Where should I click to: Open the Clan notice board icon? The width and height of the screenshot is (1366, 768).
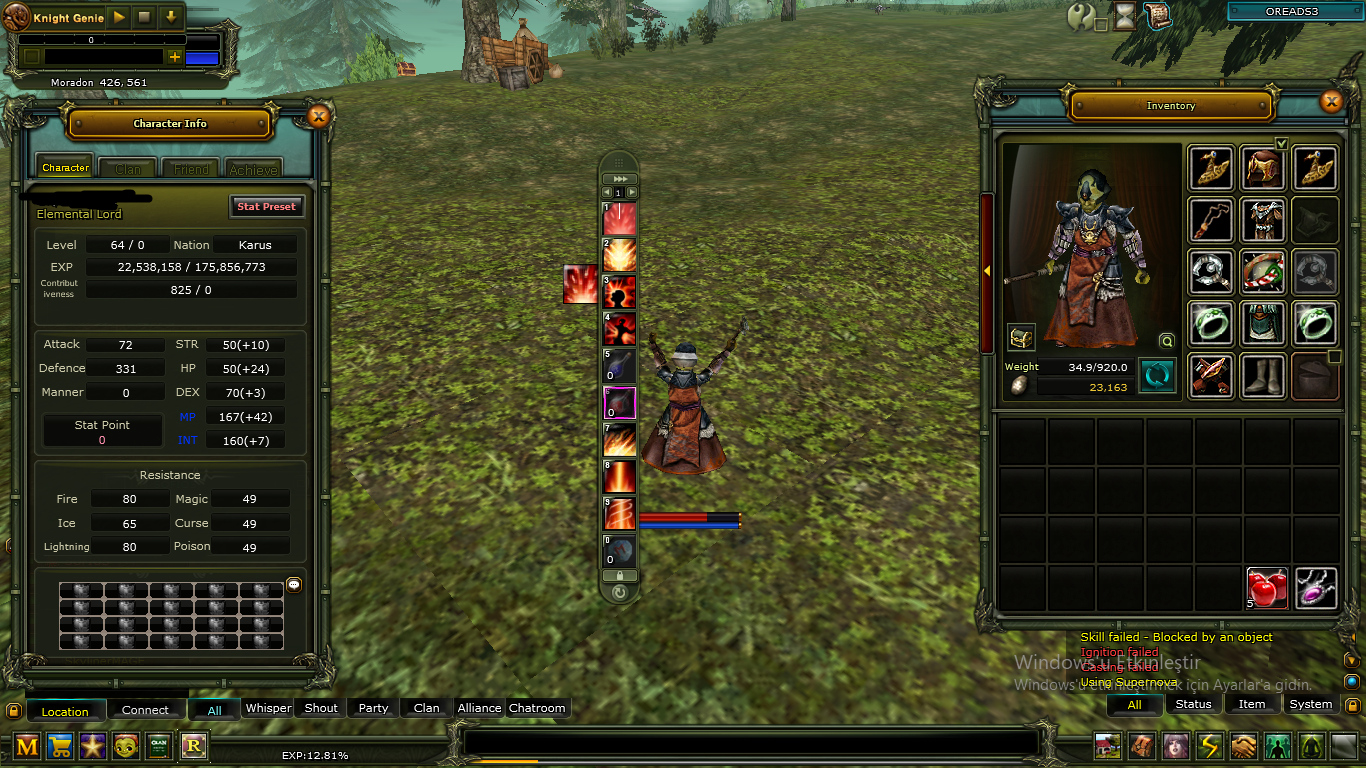coord(158,746)
